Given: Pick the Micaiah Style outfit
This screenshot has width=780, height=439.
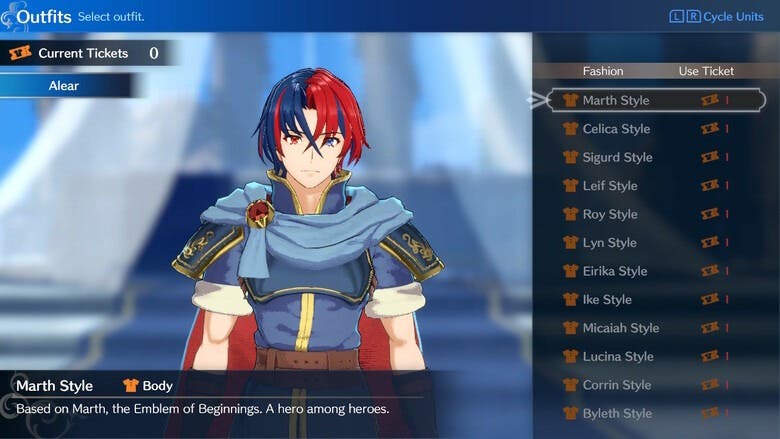Looking at the screenshot, I should (x=620, y=328).
